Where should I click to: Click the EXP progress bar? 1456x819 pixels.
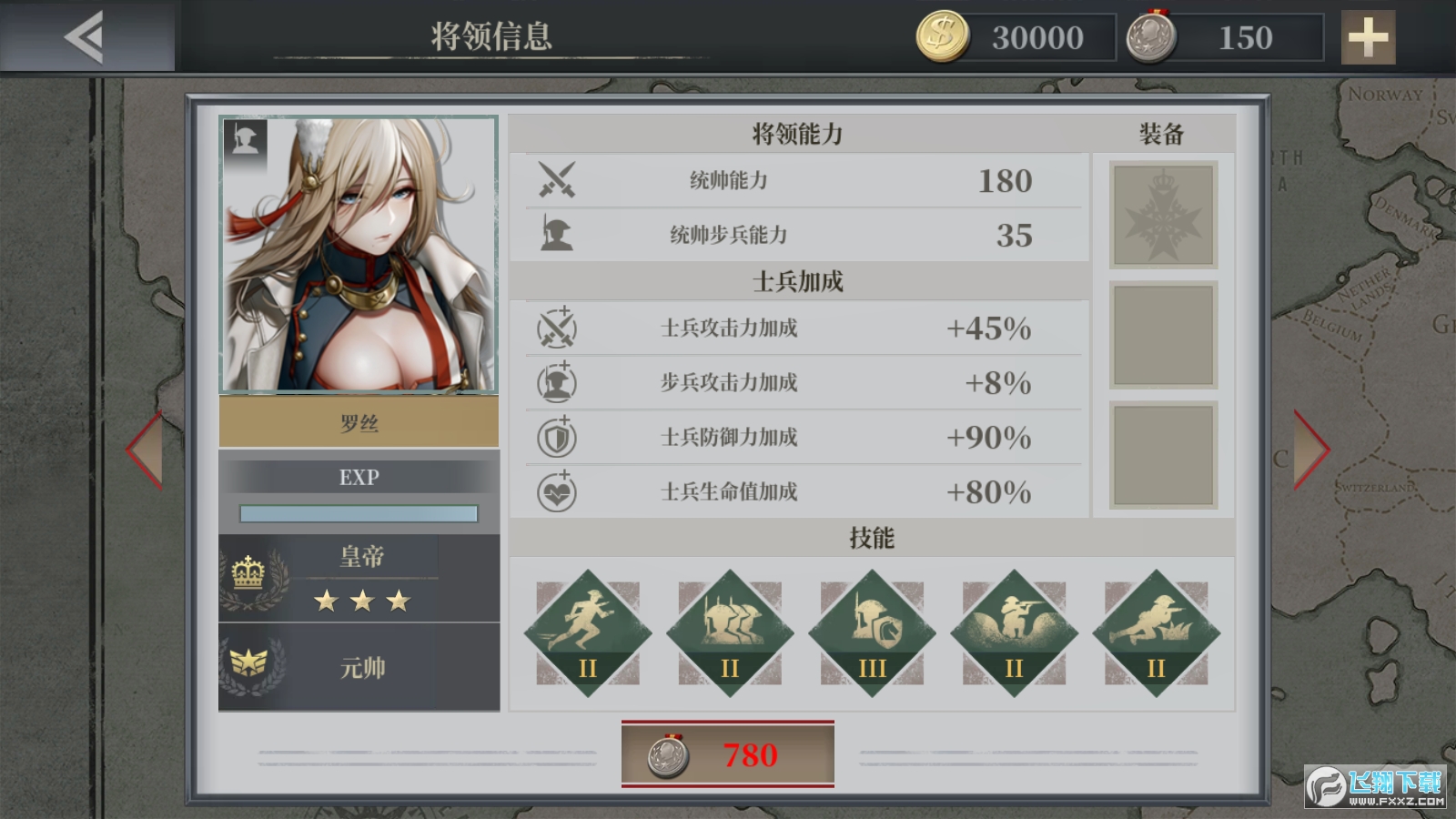360,512
